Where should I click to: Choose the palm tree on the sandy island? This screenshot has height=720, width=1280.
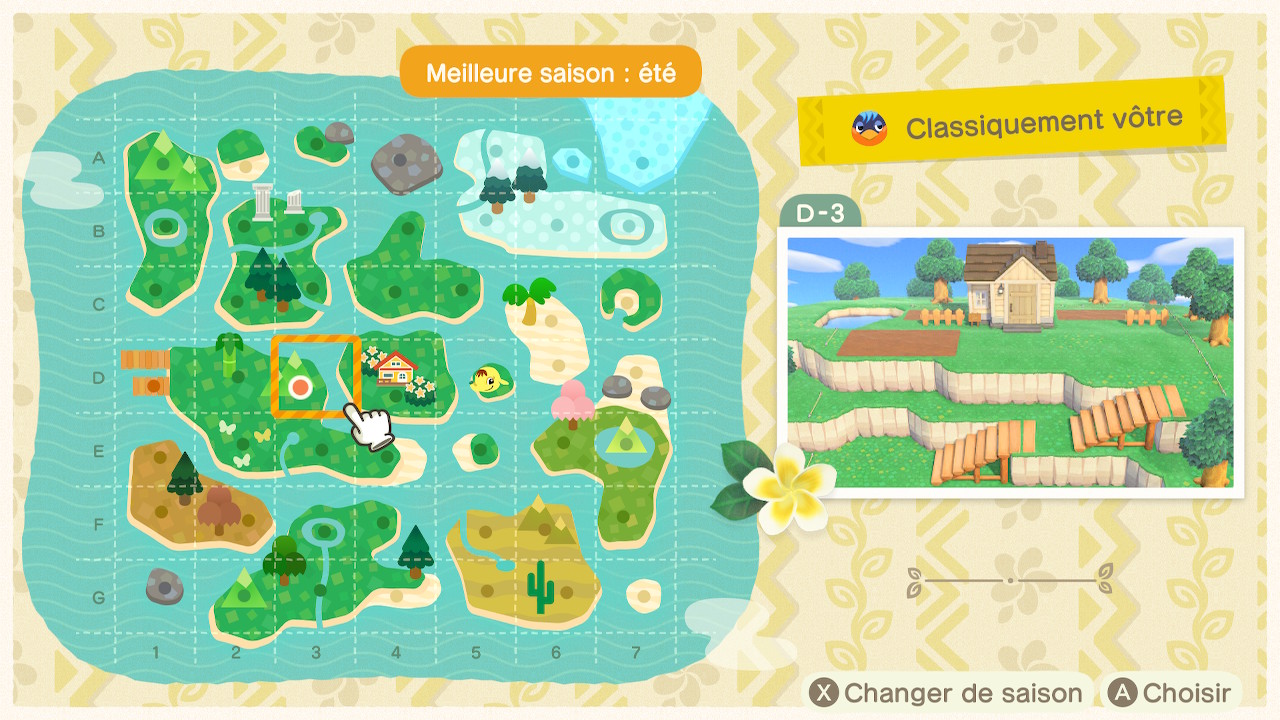[x=528, y=300]
